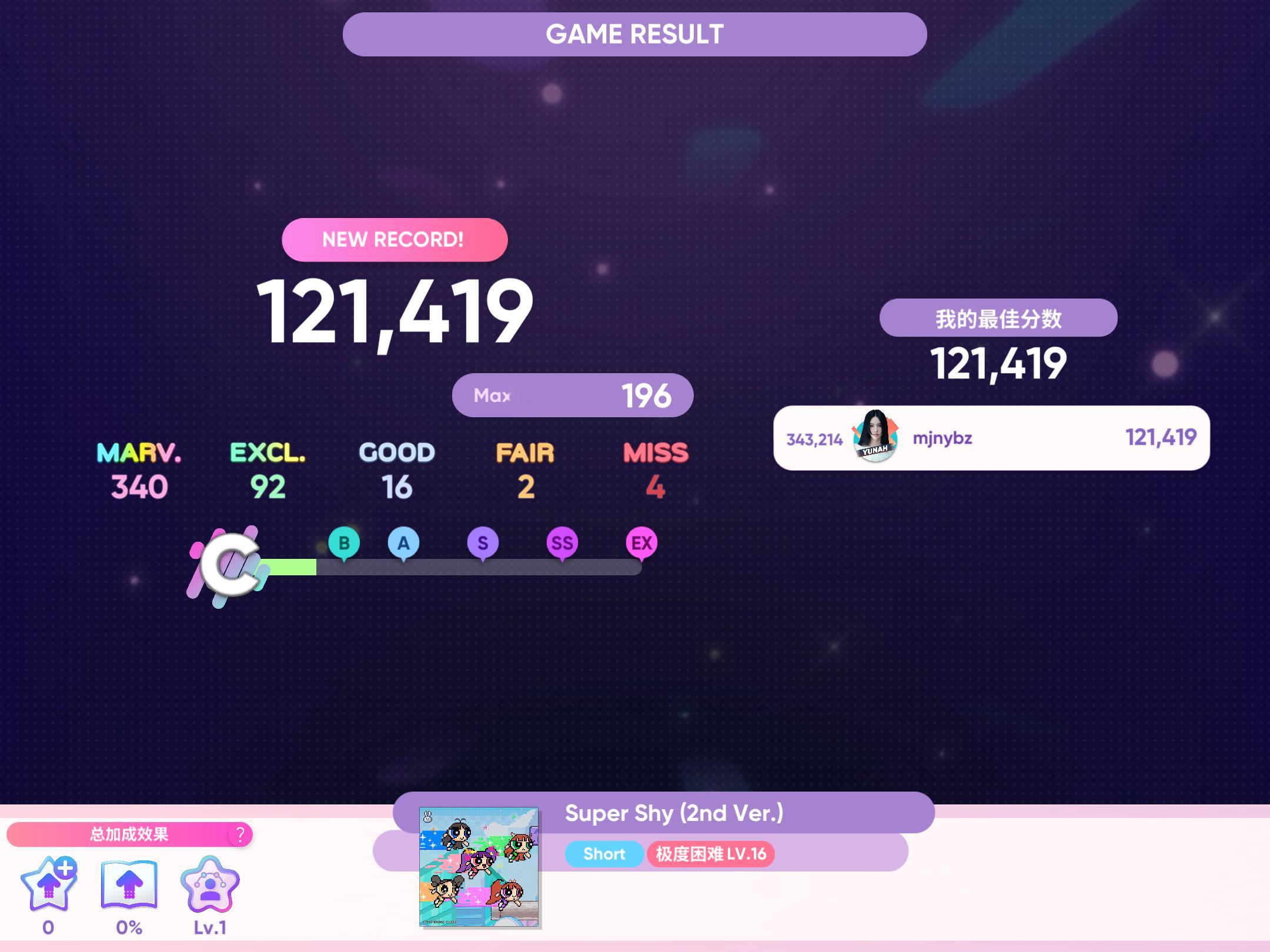Select the Short mode tab
The image size is (1270, 952).
pyautogui.click(x=604, y=854)
